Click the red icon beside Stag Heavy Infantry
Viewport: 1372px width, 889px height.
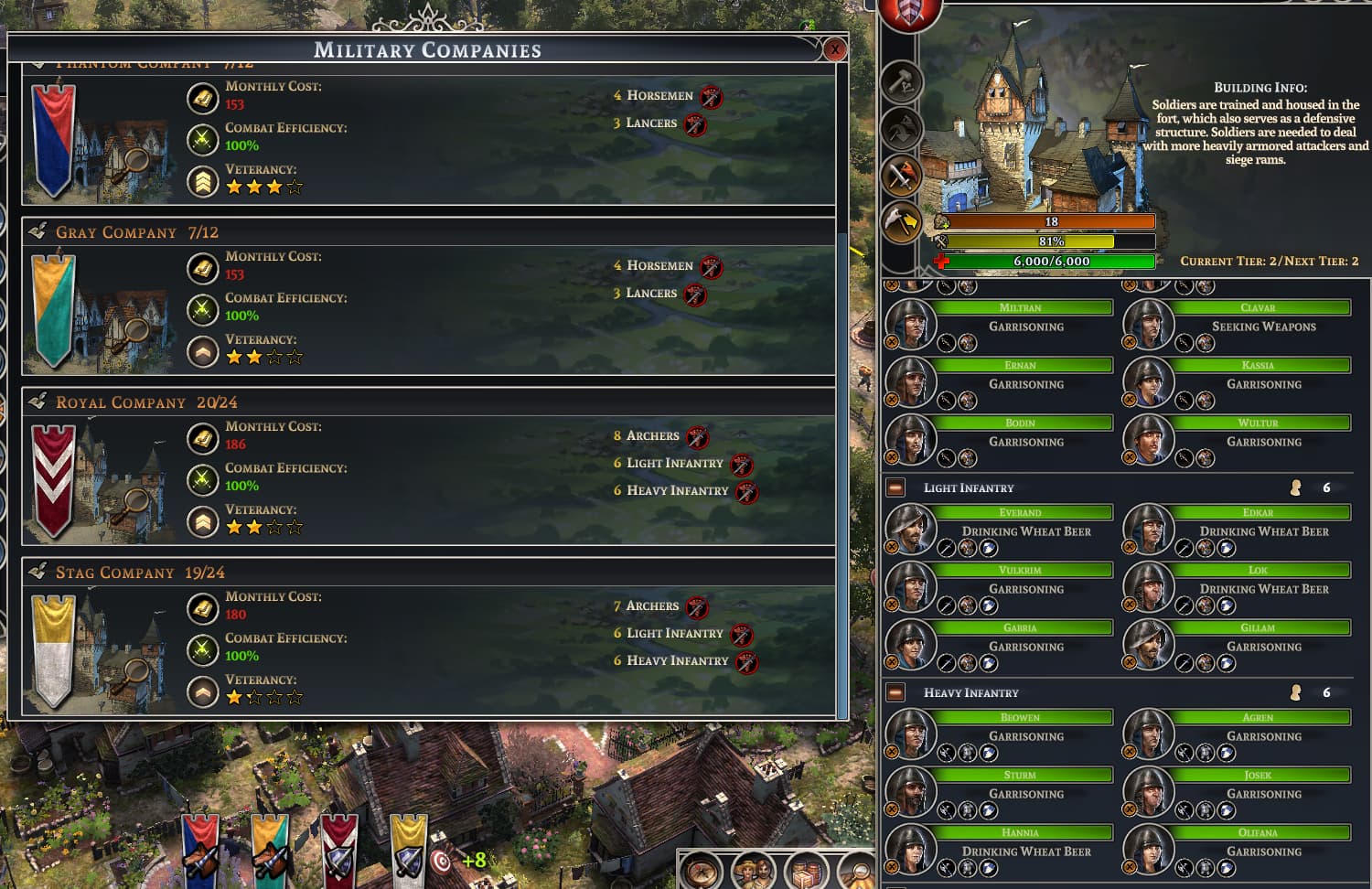pos(746,662)
